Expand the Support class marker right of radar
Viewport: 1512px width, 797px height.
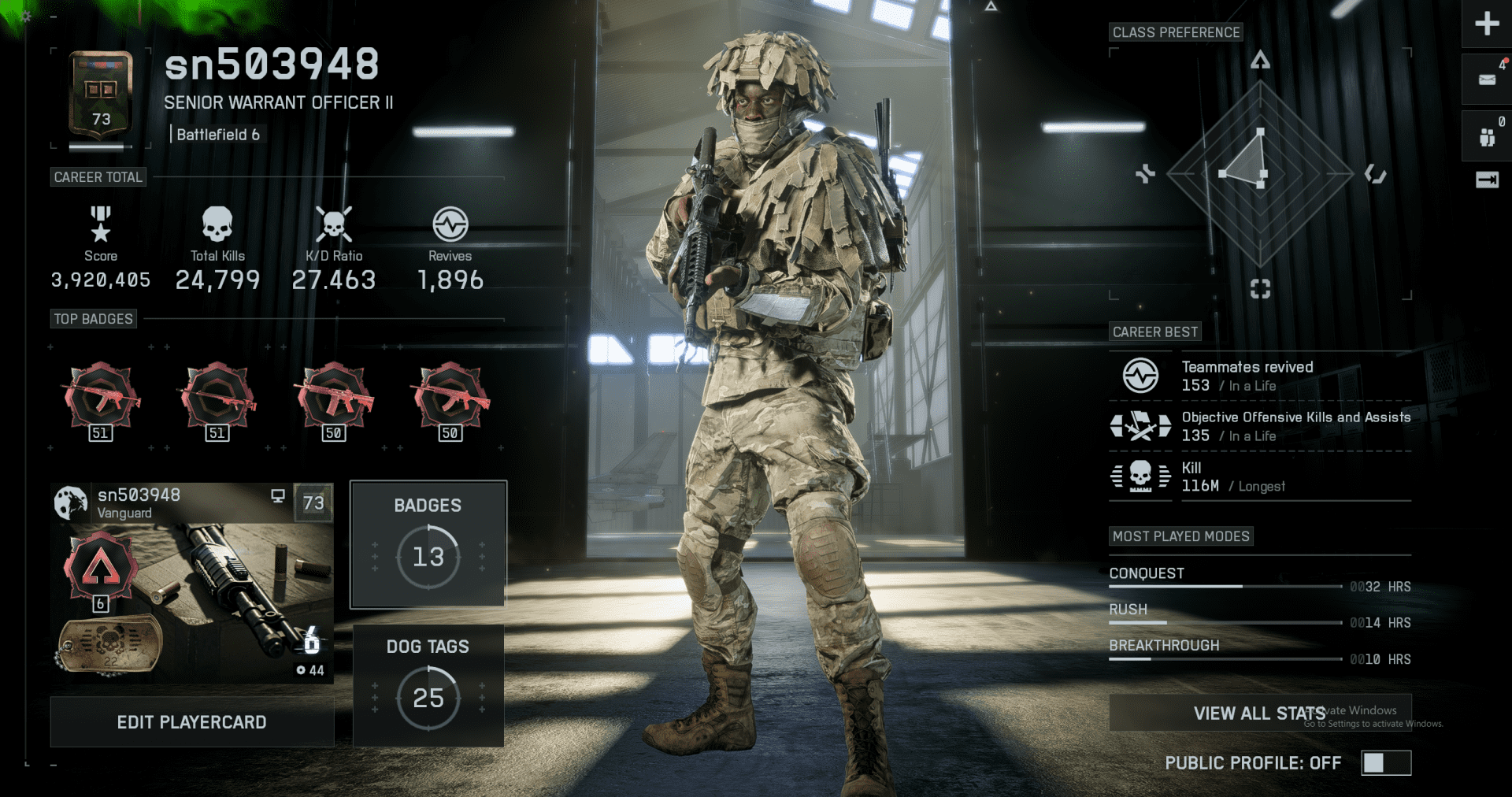(1377, 175)
